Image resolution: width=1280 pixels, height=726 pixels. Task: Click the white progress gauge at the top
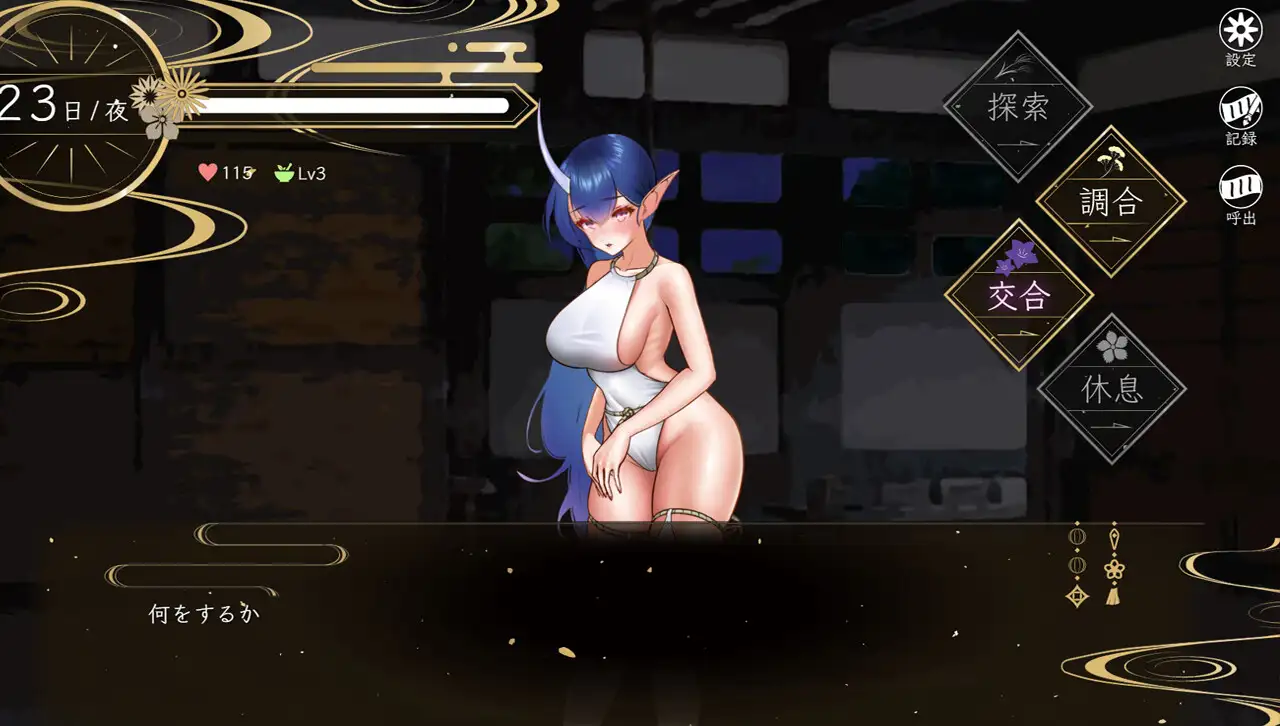pyautogui.click(x=360, y=103)
